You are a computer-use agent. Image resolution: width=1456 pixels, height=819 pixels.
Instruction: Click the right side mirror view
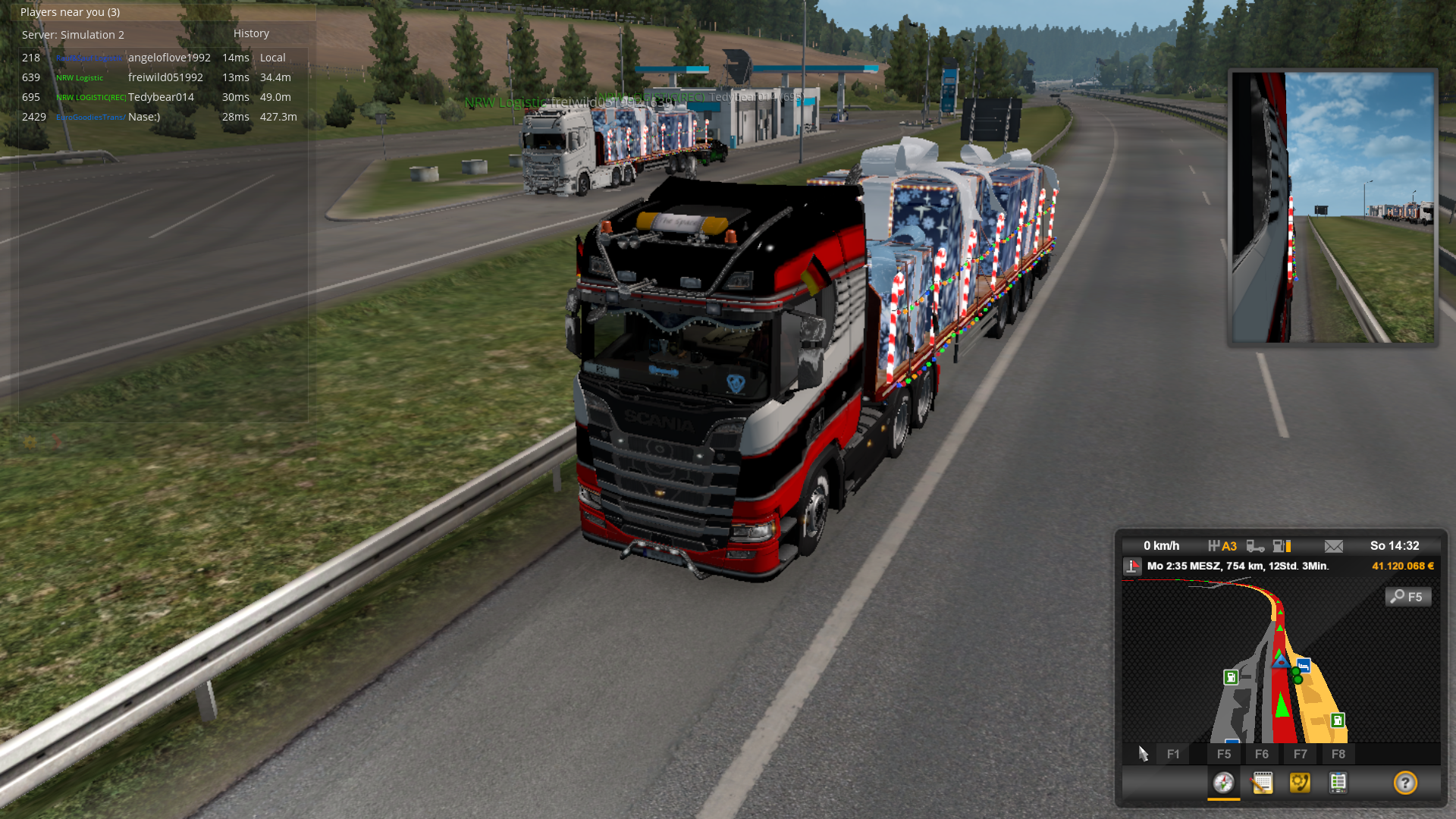pyautogui.click(x=1332, y=207)
